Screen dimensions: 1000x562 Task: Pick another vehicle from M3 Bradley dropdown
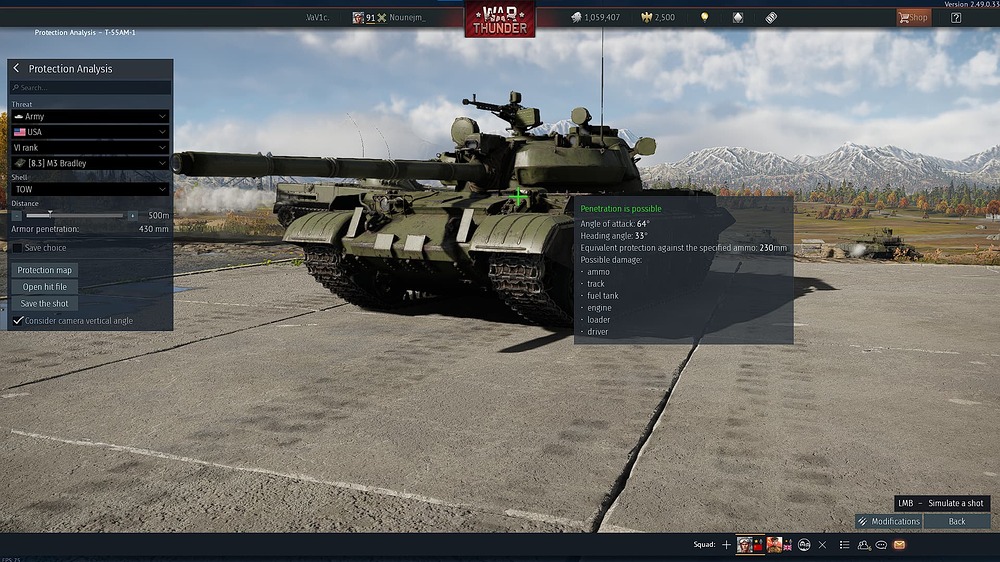tap(90, 163)
